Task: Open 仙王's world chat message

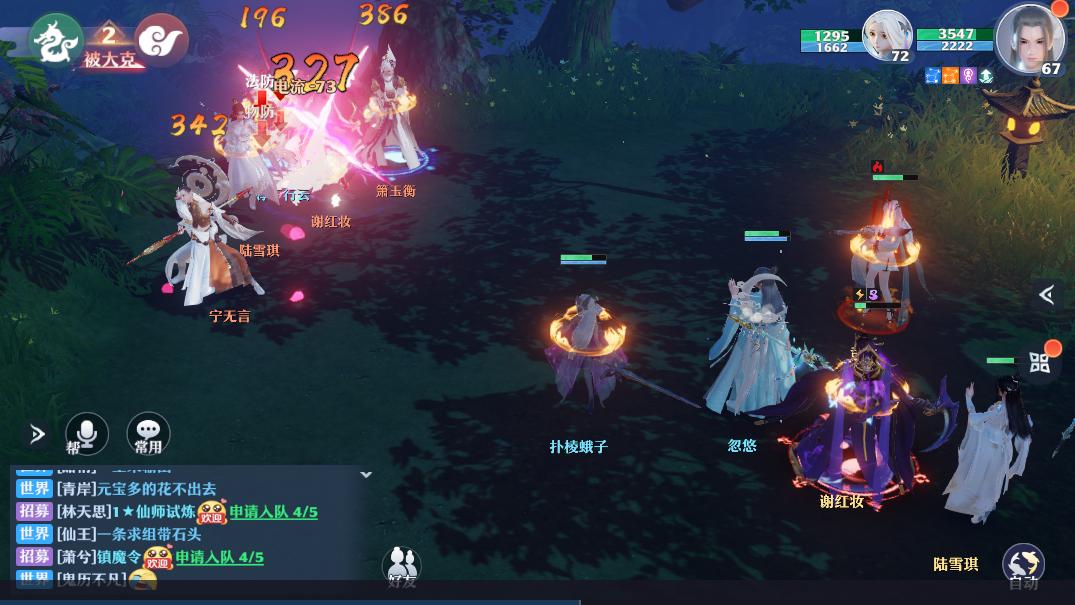Action: [128, 534]
